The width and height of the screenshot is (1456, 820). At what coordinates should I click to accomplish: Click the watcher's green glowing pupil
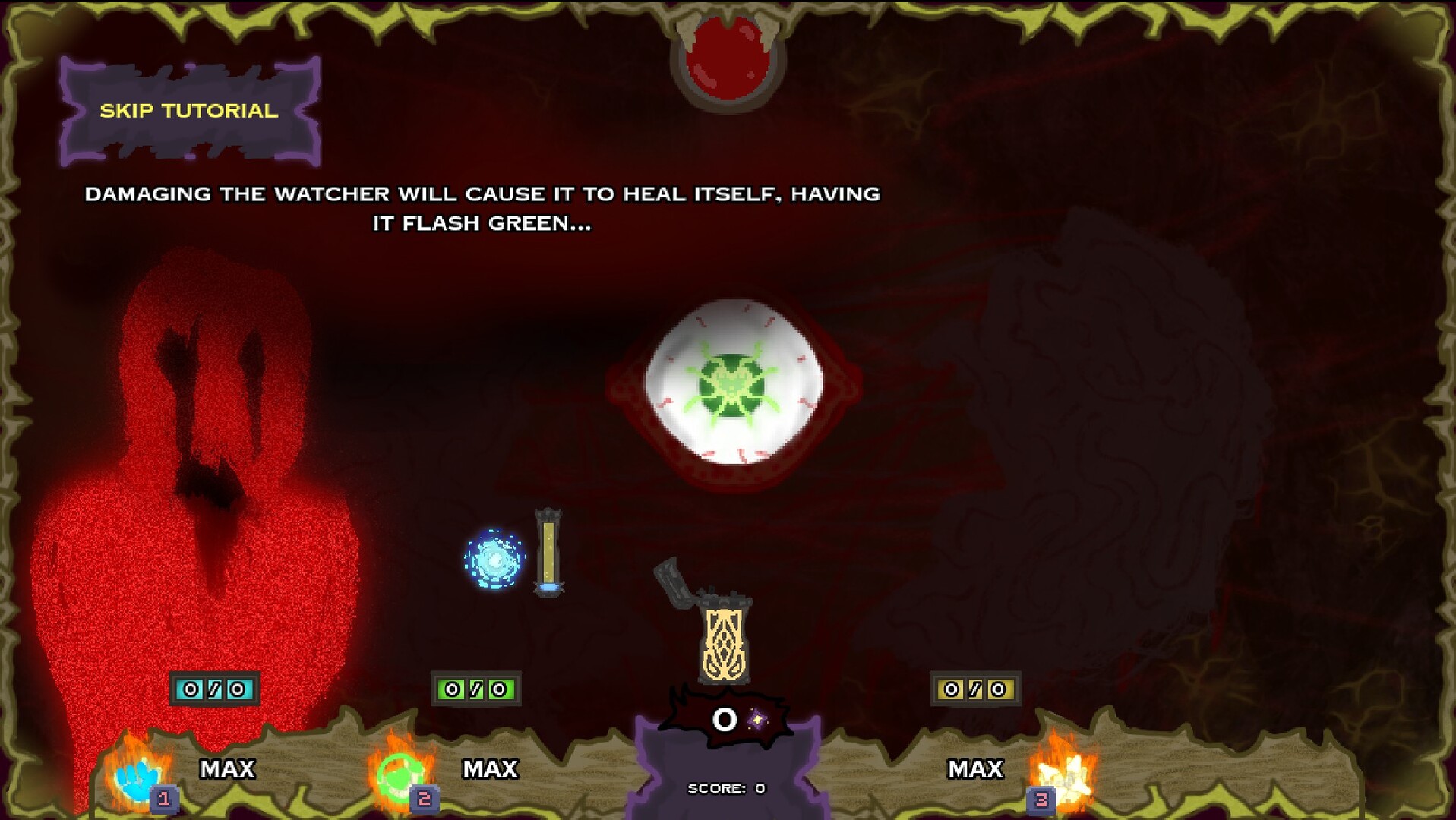click(x=731, y=387)
